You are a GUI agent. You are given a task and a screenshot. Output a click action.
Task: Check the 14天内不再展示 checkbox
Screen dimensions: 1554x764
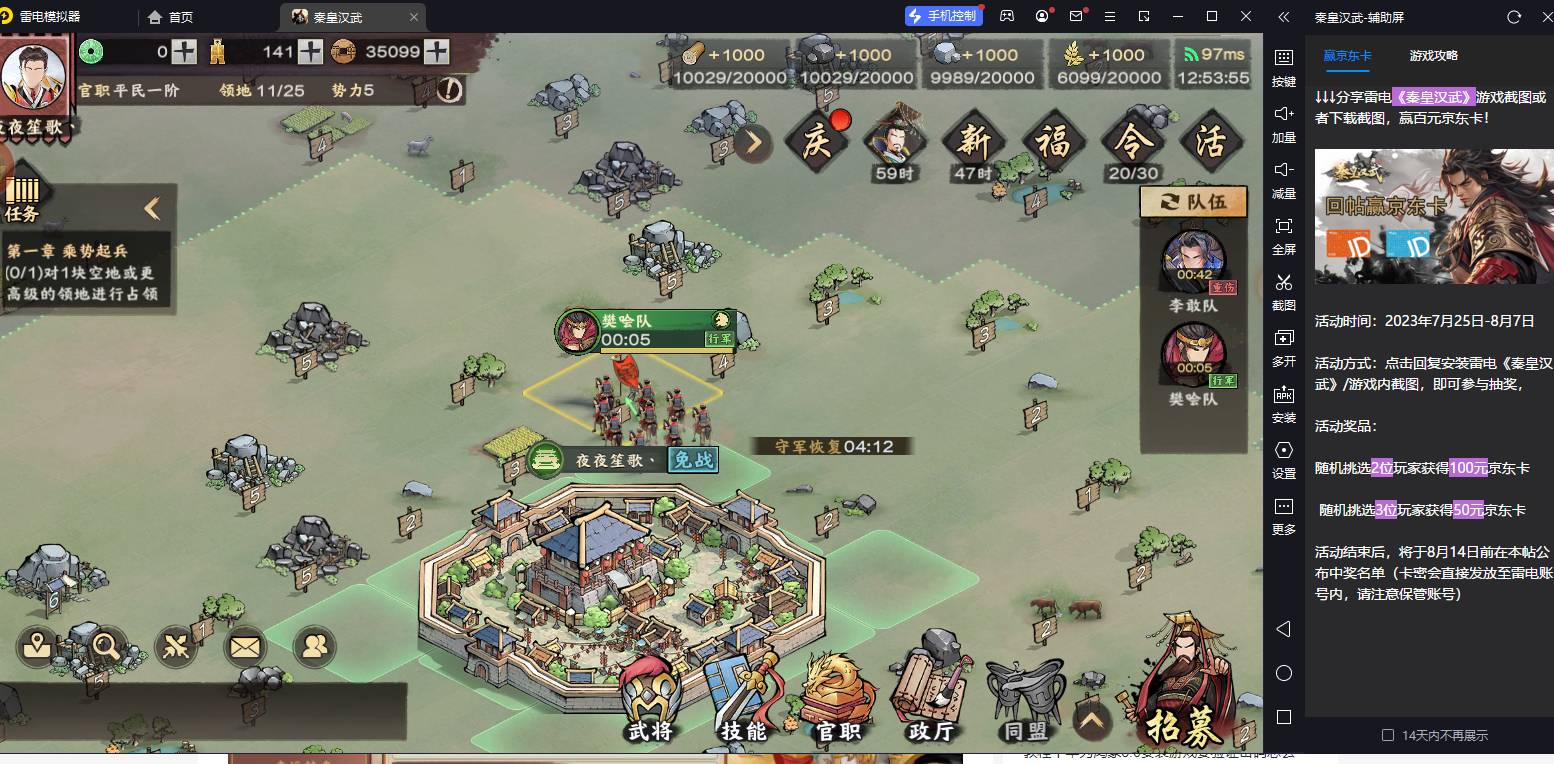click(x=1387, y=735)
